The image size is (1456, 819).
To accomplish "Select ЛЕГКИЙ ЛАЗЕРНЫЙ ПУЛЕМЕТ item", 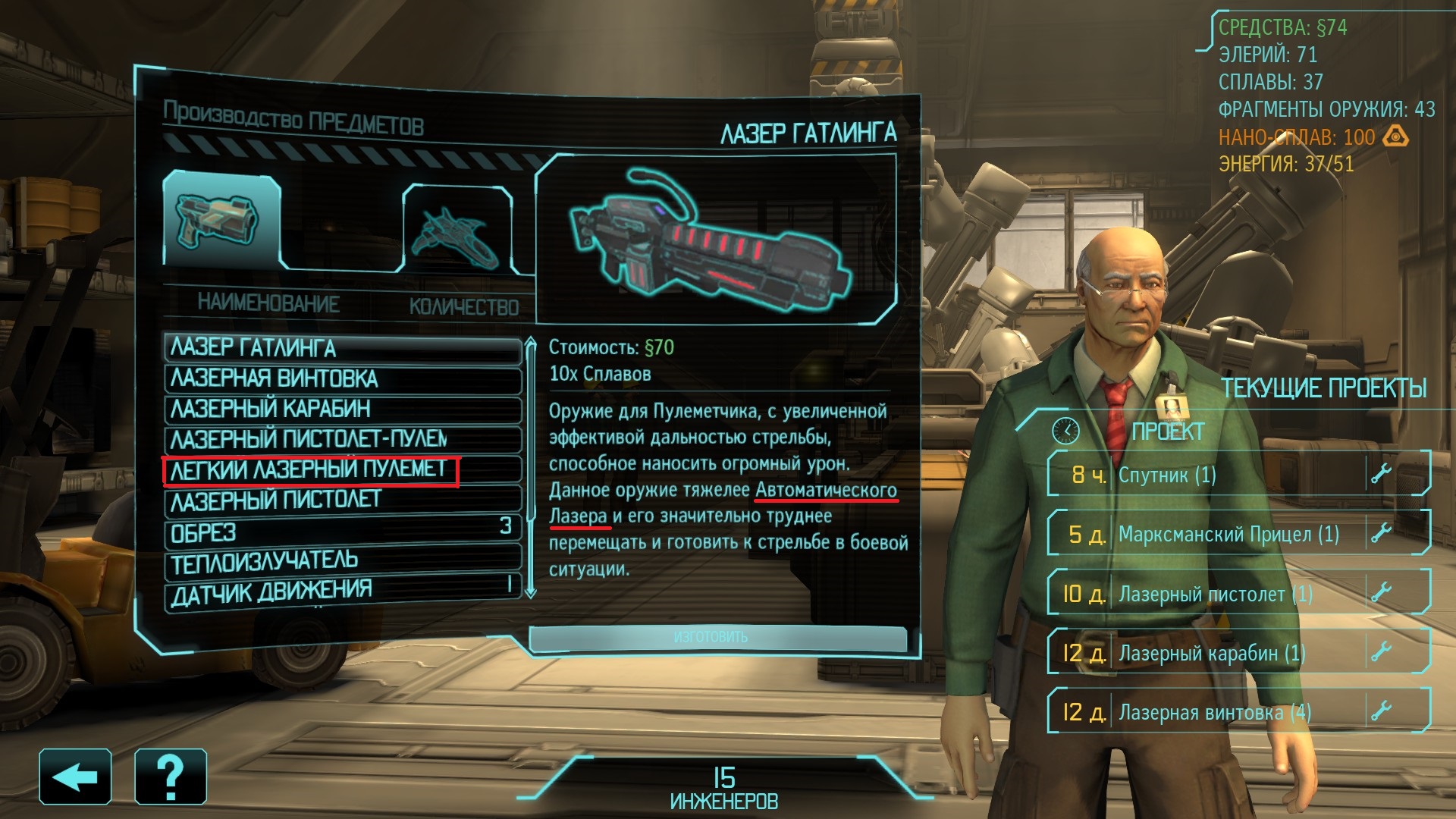I will pos(343,470).
